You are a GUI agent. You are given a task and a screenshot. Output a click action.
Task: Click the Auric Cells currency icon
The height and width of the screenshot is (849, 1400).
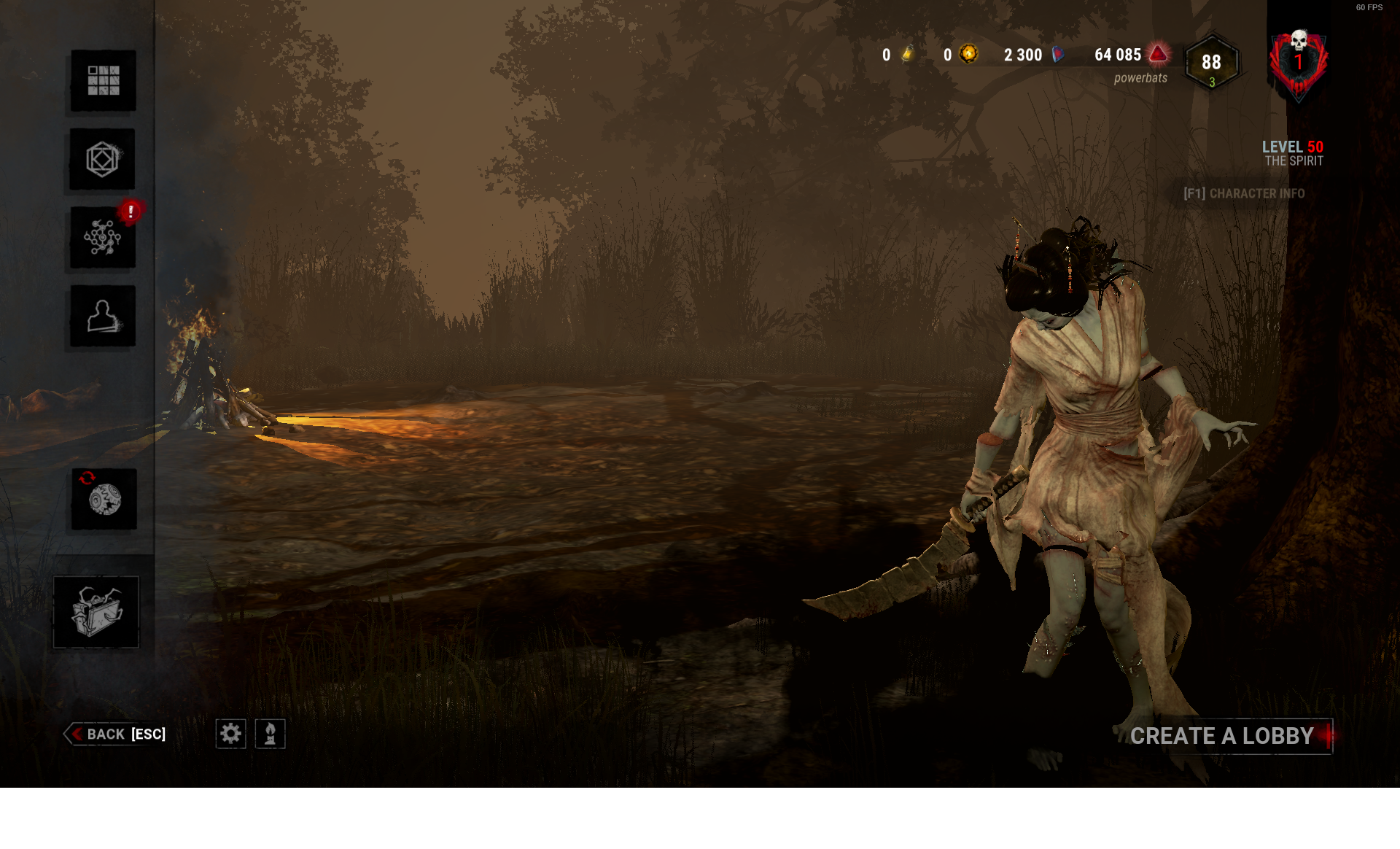pyautogui.click(x=909, y=54)
